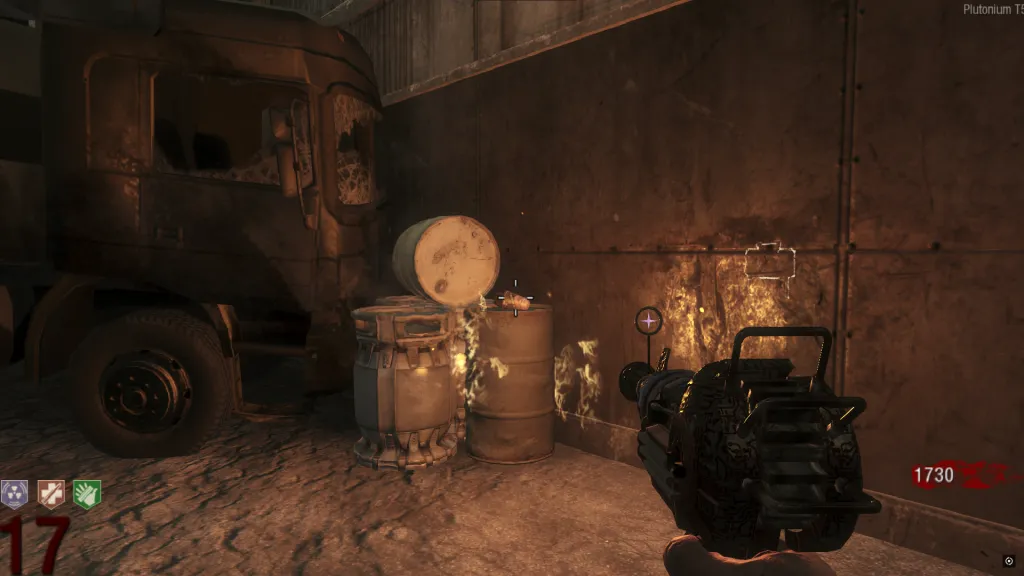
Task: Click the circular recording indicator icon
Action: [1009, 560]
